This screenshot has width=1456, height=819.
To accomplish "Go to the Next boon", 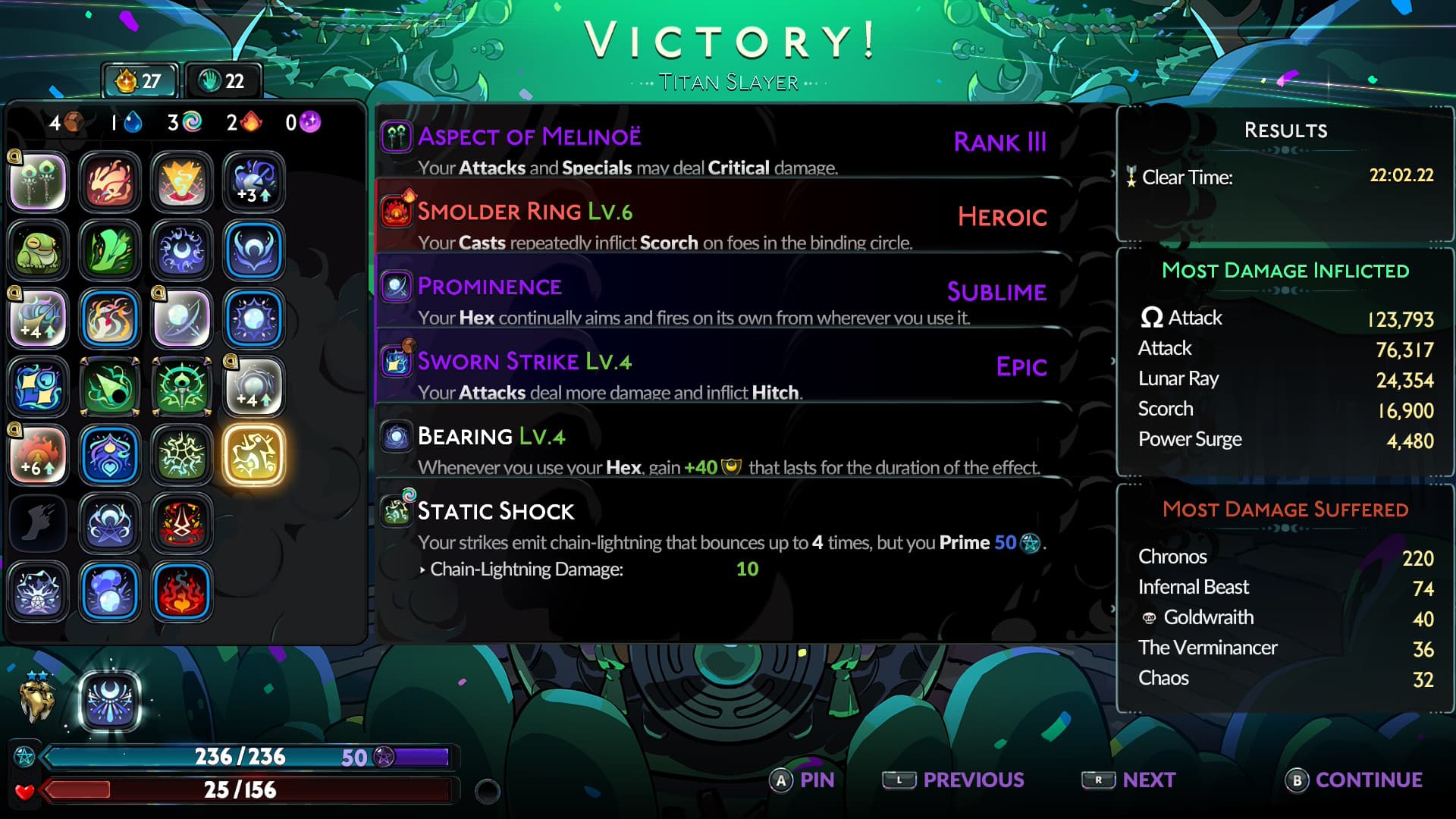I will [1128, 780].
